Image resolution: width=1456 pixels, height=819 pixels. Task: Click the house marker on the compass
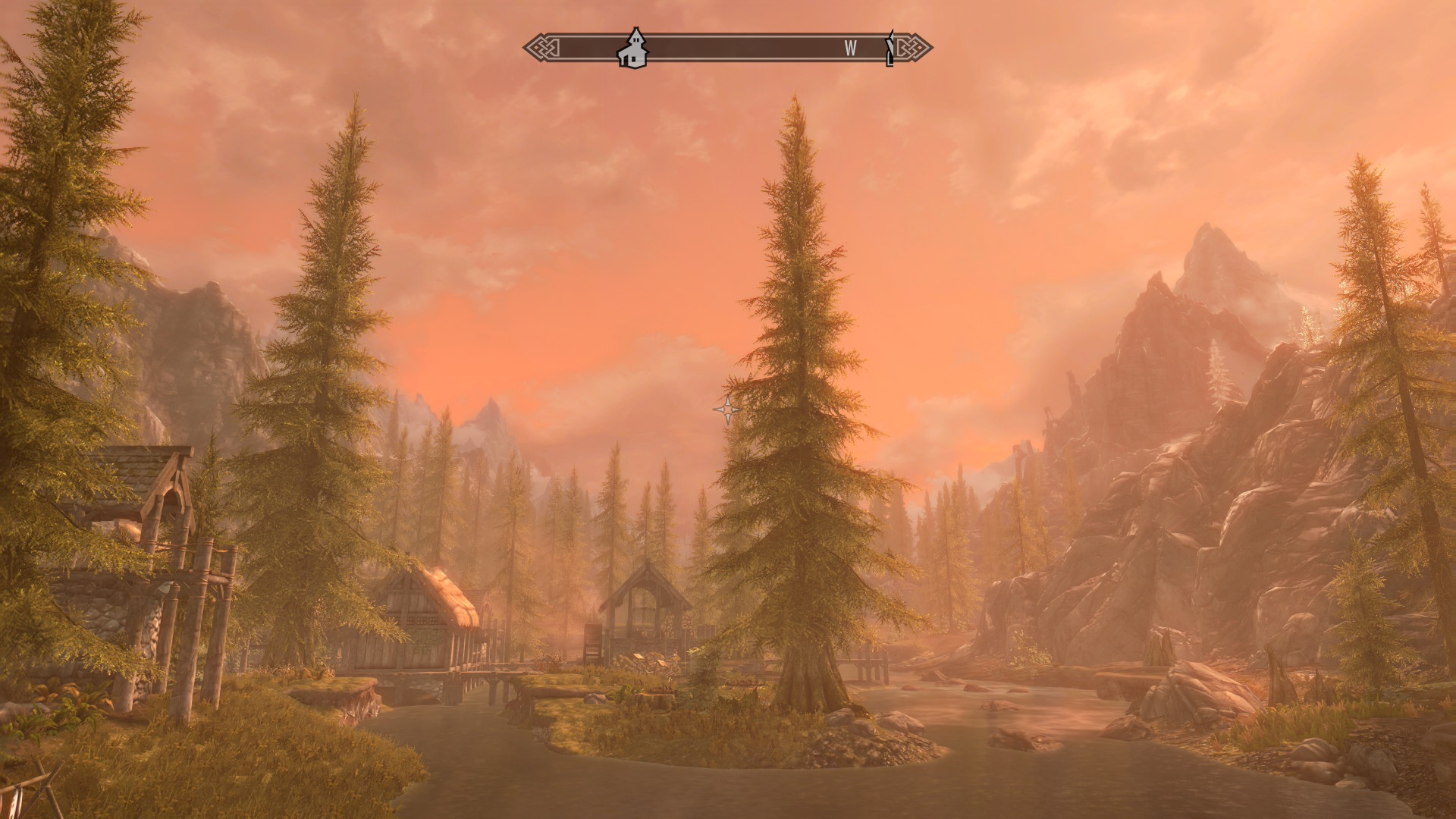(632, 49)
